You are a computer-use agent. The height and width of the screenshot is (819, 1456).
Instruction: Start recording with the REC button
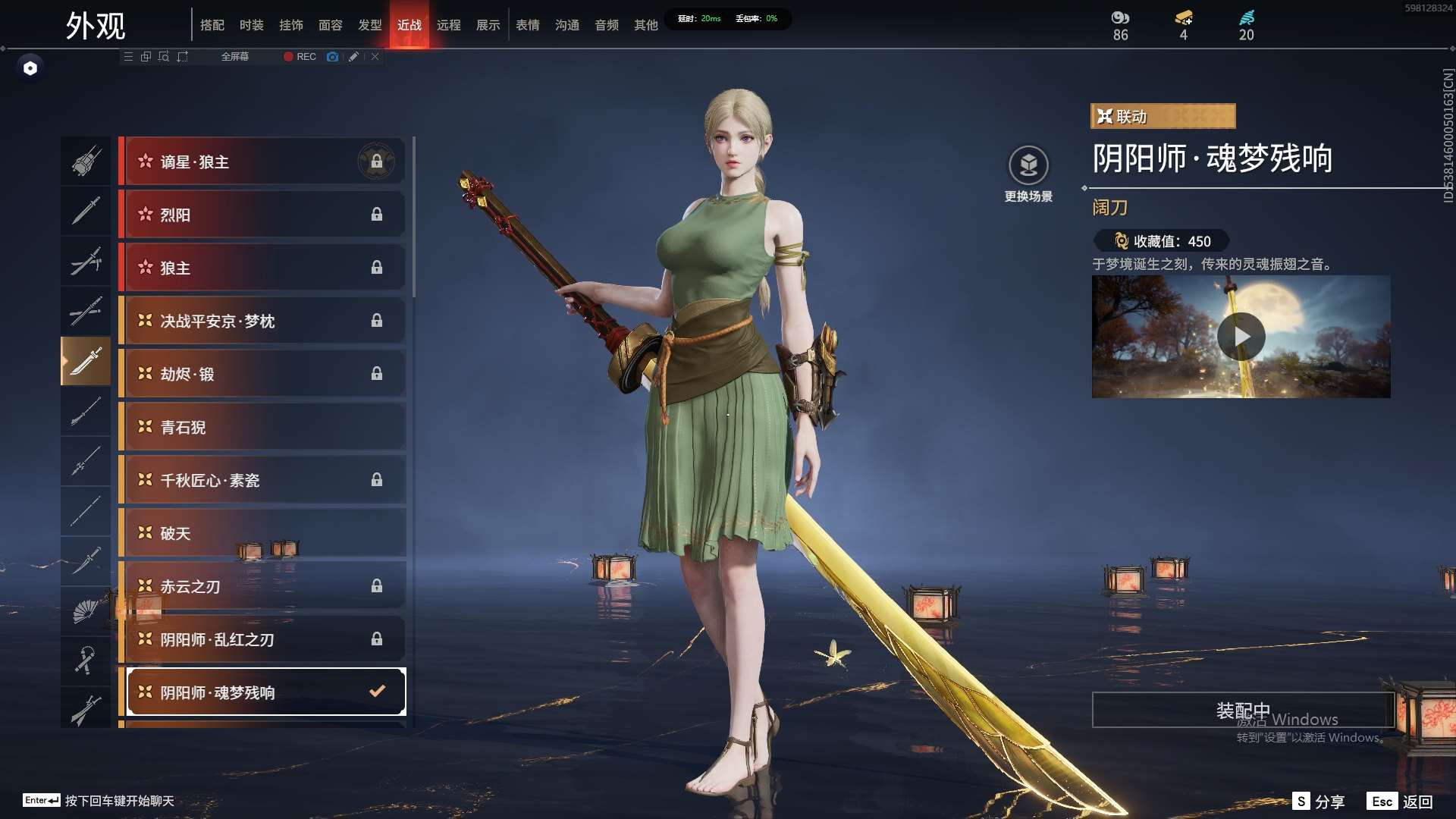(x=300, y=57)
